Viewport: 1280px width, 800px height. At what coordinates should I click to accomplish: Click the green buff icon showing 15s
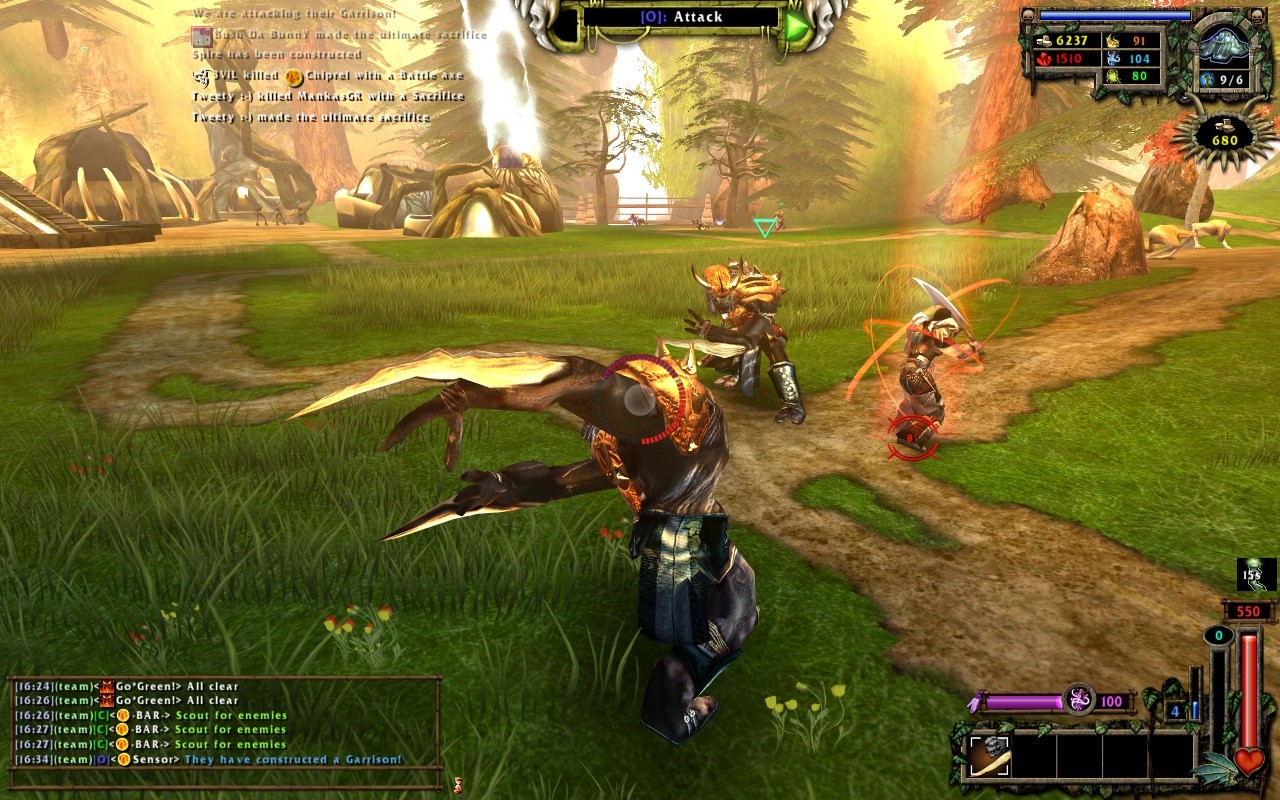click(1257, 574)
